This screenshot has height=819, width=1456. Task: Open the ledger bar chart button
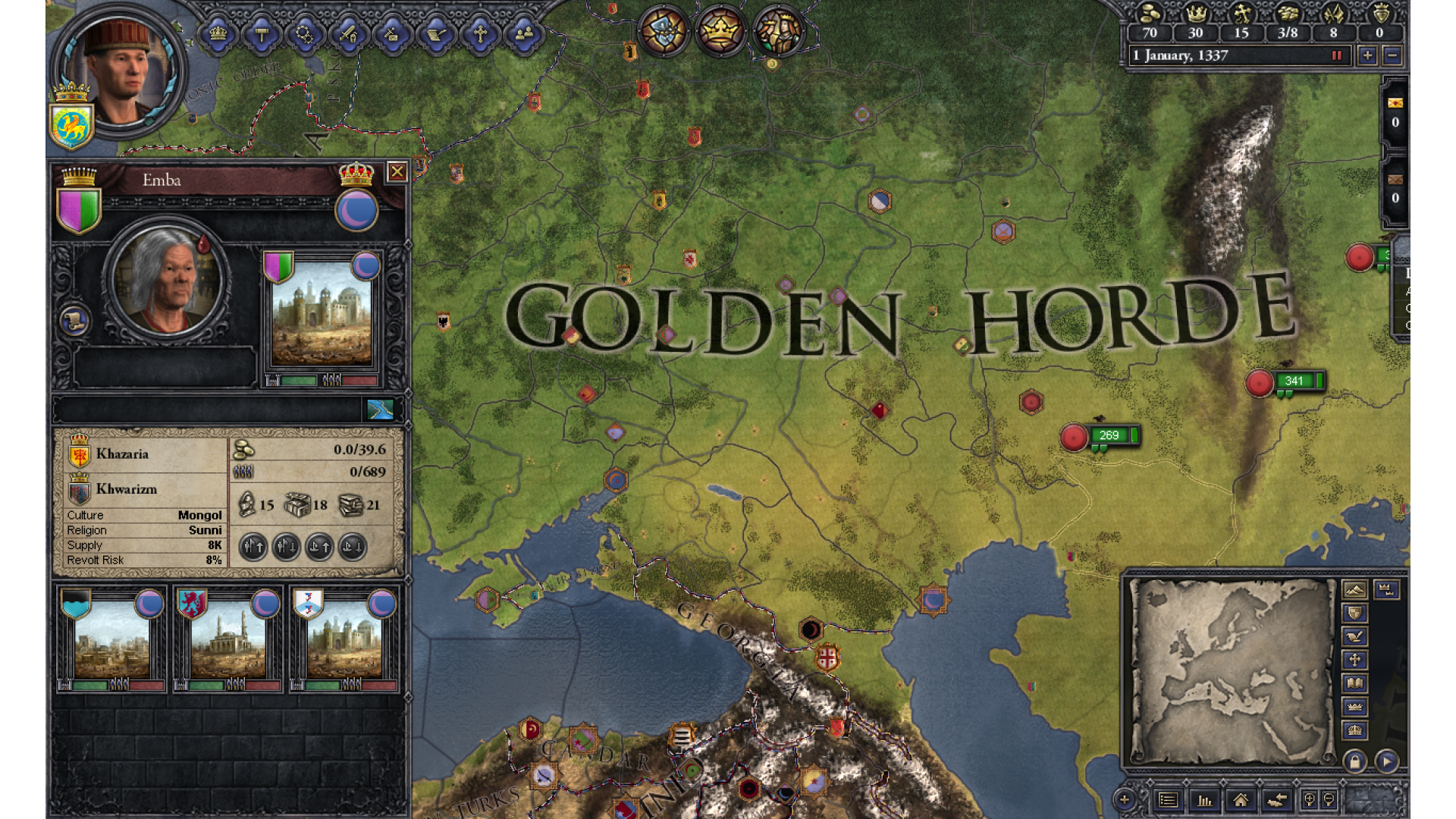(1204, 800)
